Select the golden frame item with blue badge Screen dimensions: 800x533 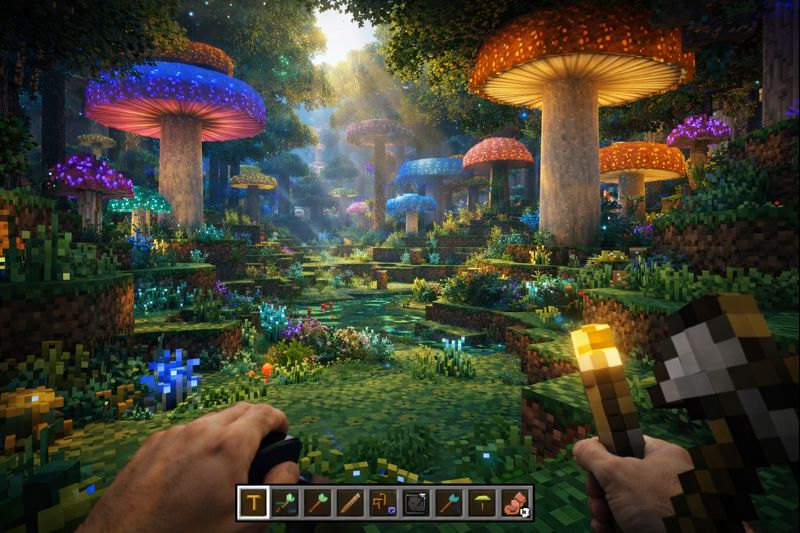(x=383, y=502)
